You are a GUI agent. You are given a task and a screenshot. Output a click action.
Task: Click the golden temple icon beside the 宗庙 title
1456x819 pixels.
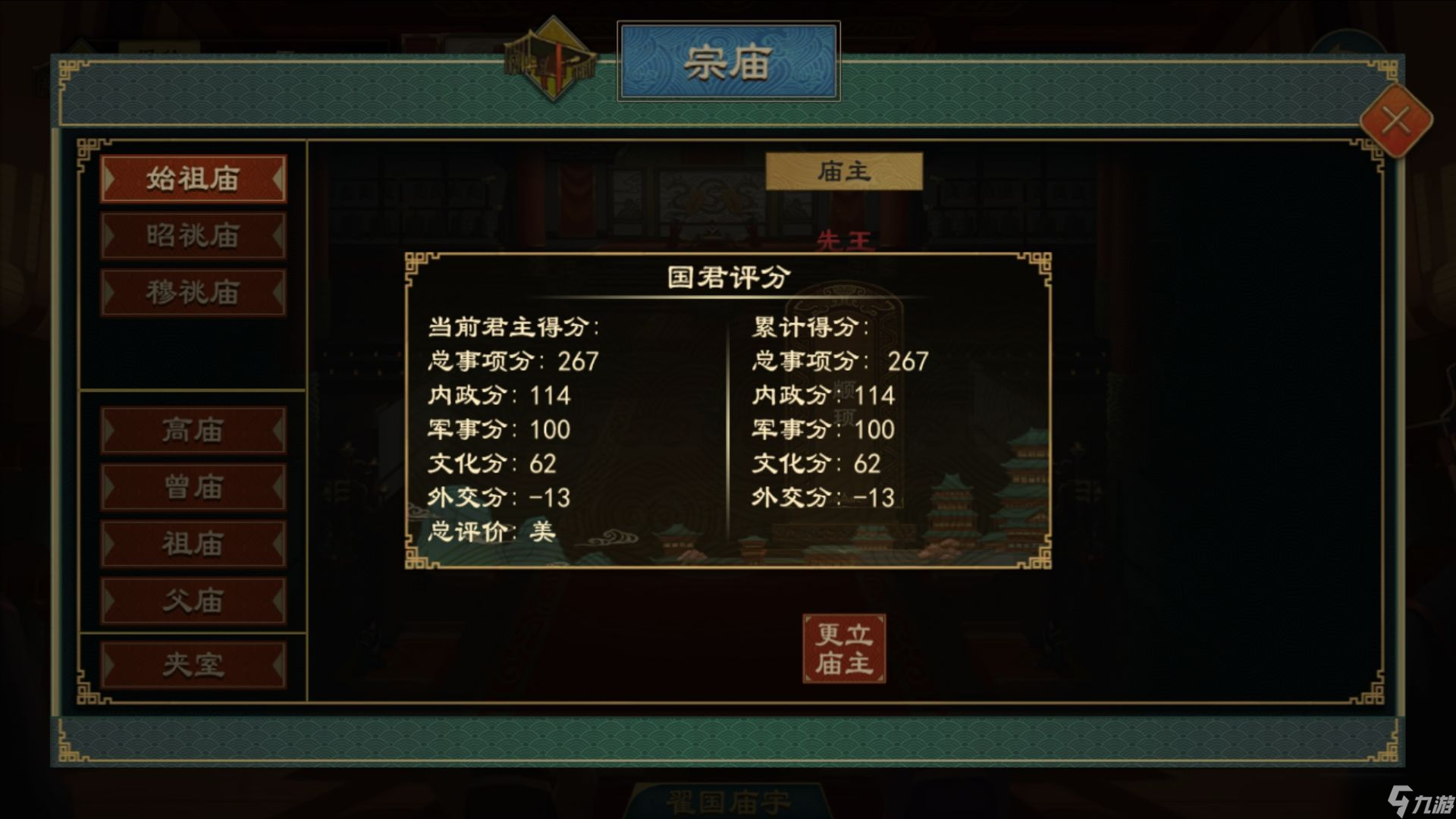point(552,57)
